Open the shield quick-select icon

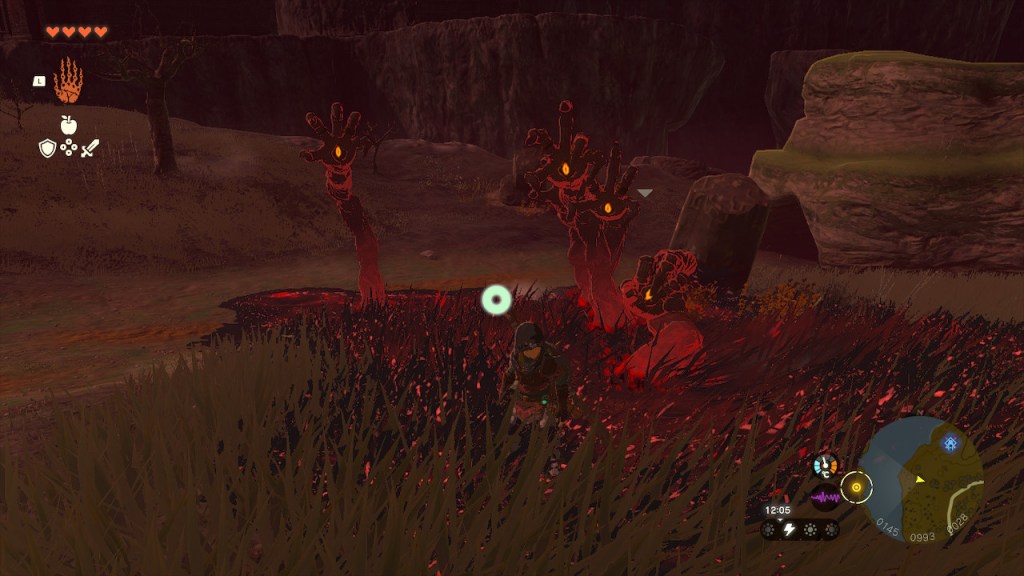[47, 148]
